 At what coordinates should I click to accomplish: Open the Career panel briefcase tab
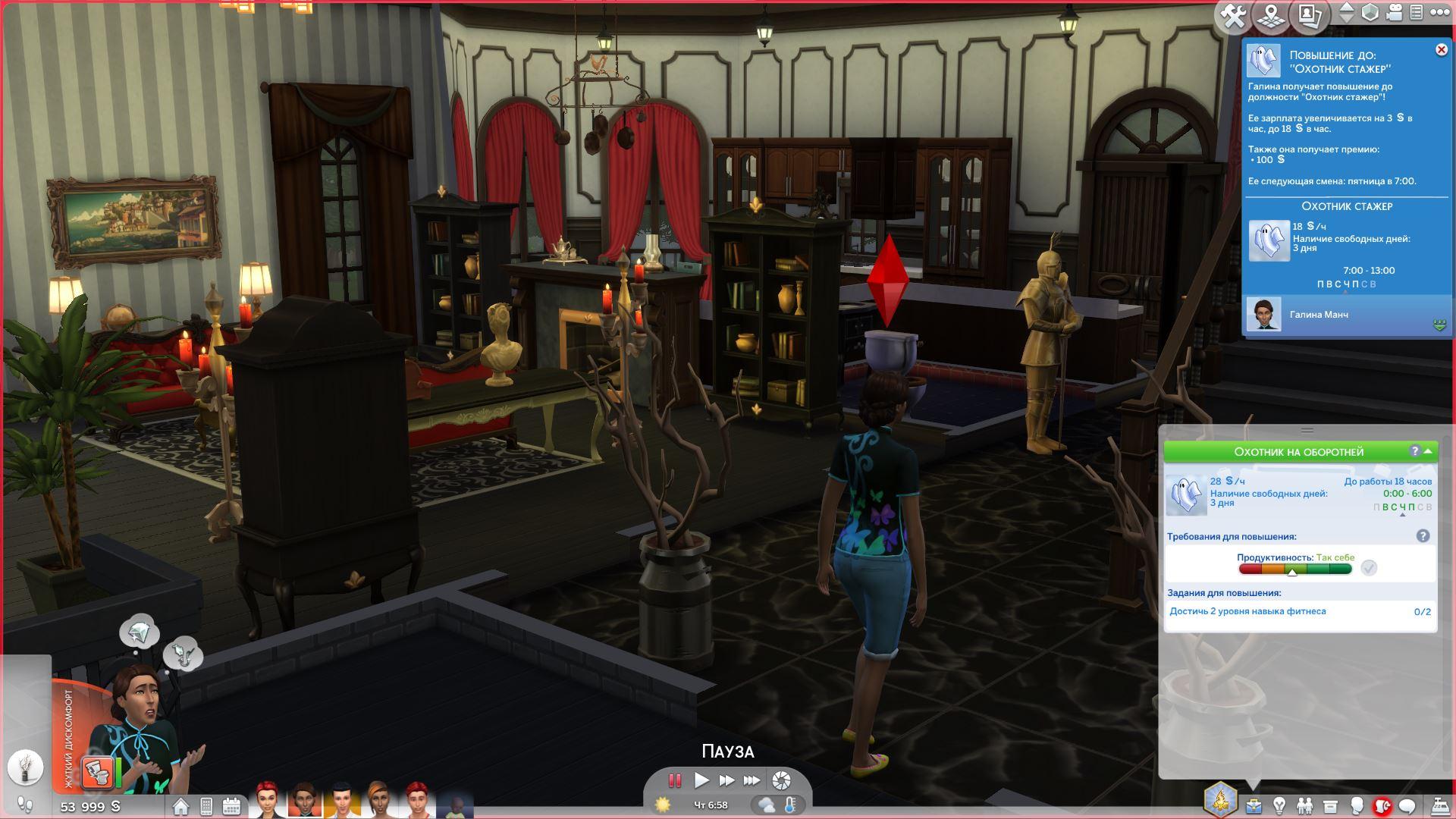[x=1254, y=805]
